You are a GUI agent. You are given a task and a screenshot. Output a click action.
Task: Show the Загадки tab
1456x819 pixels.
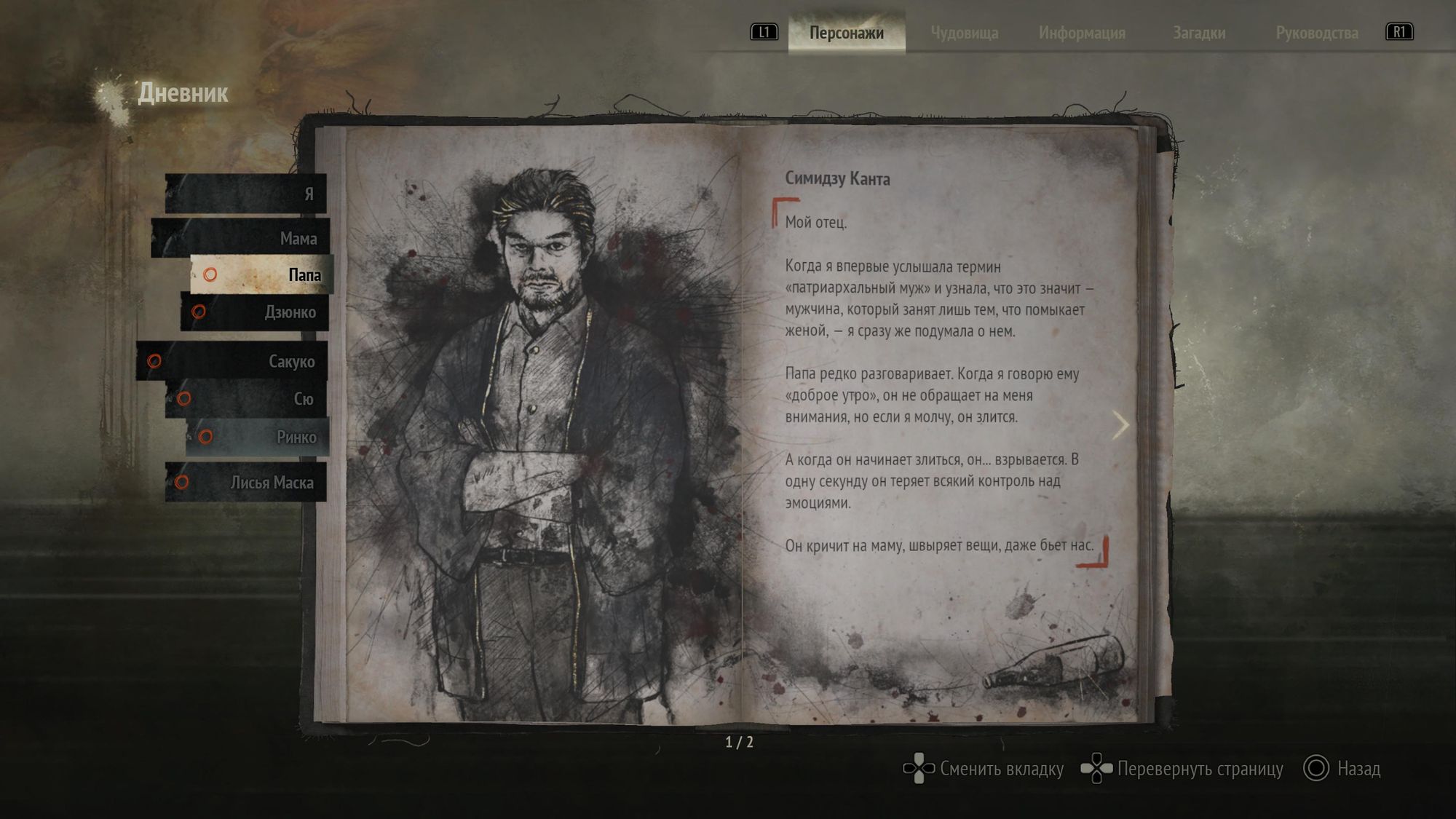pyautogui.click(x=1198, y=33)
